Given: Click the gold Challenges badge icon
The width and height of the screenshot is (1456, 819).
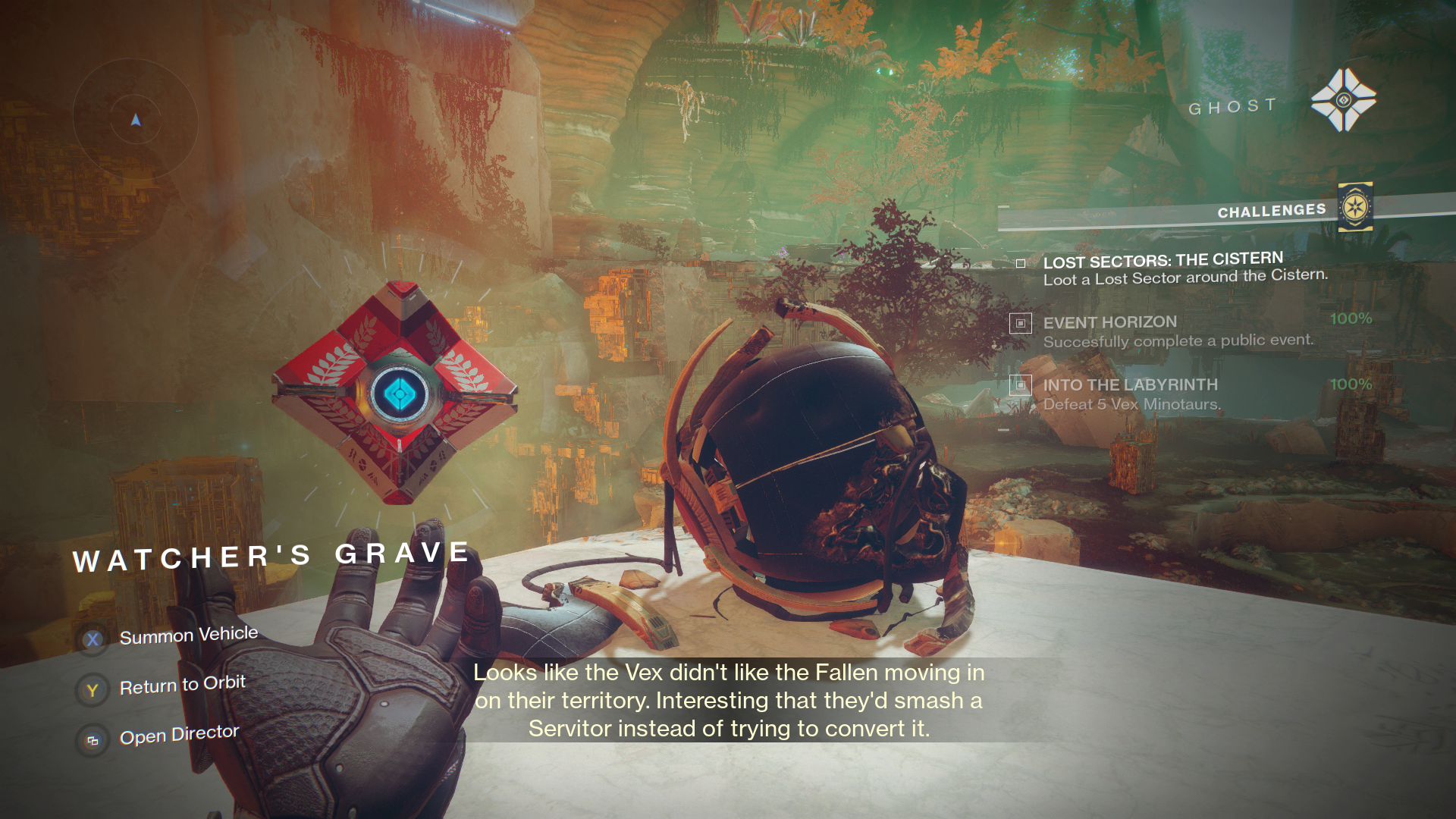Looking at the screenshot, I should (1355, 207).
